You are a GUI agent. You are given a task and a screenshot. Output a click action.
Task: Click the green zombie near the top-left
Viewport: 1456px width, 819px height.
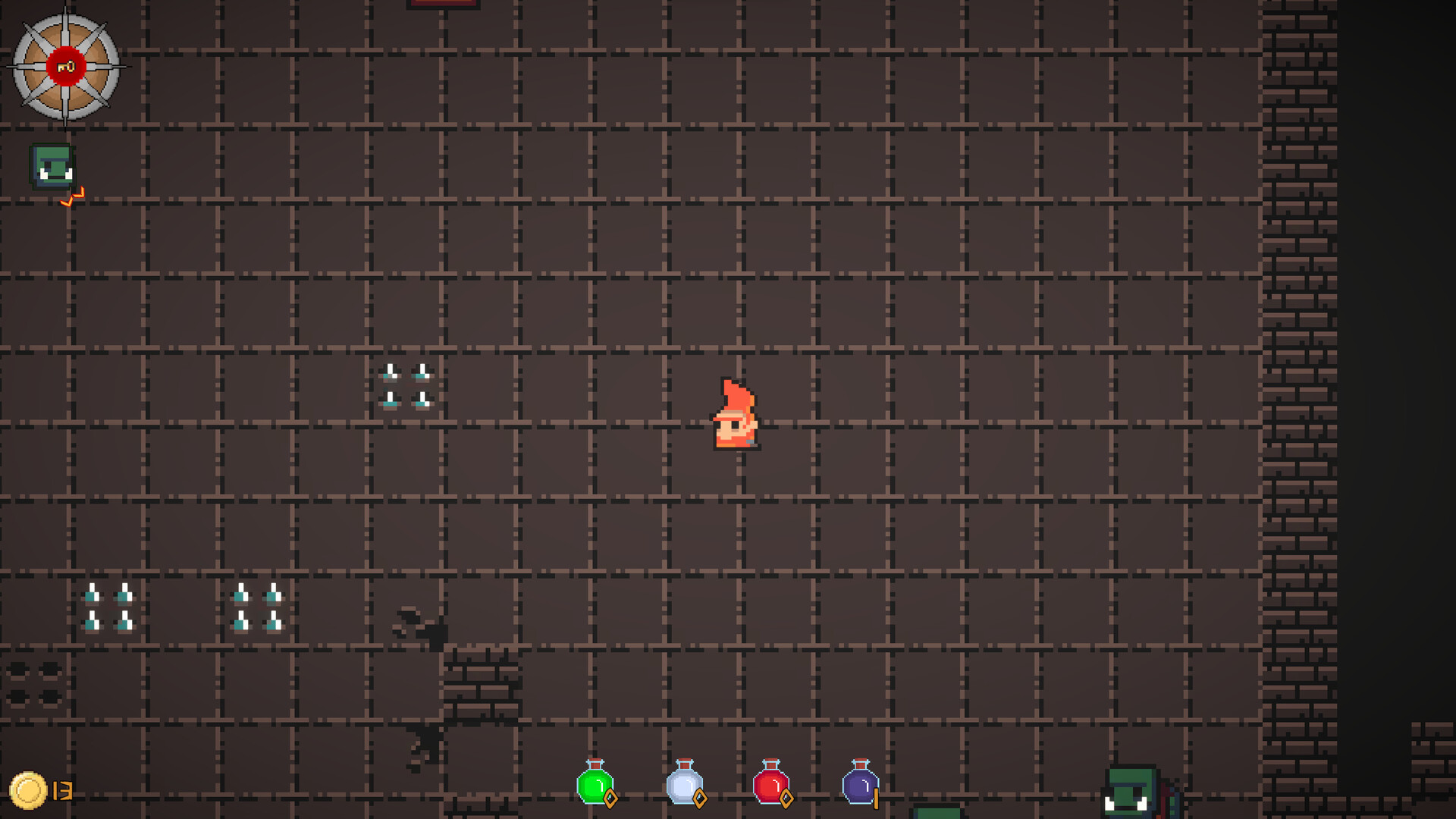tap(50, 167)
